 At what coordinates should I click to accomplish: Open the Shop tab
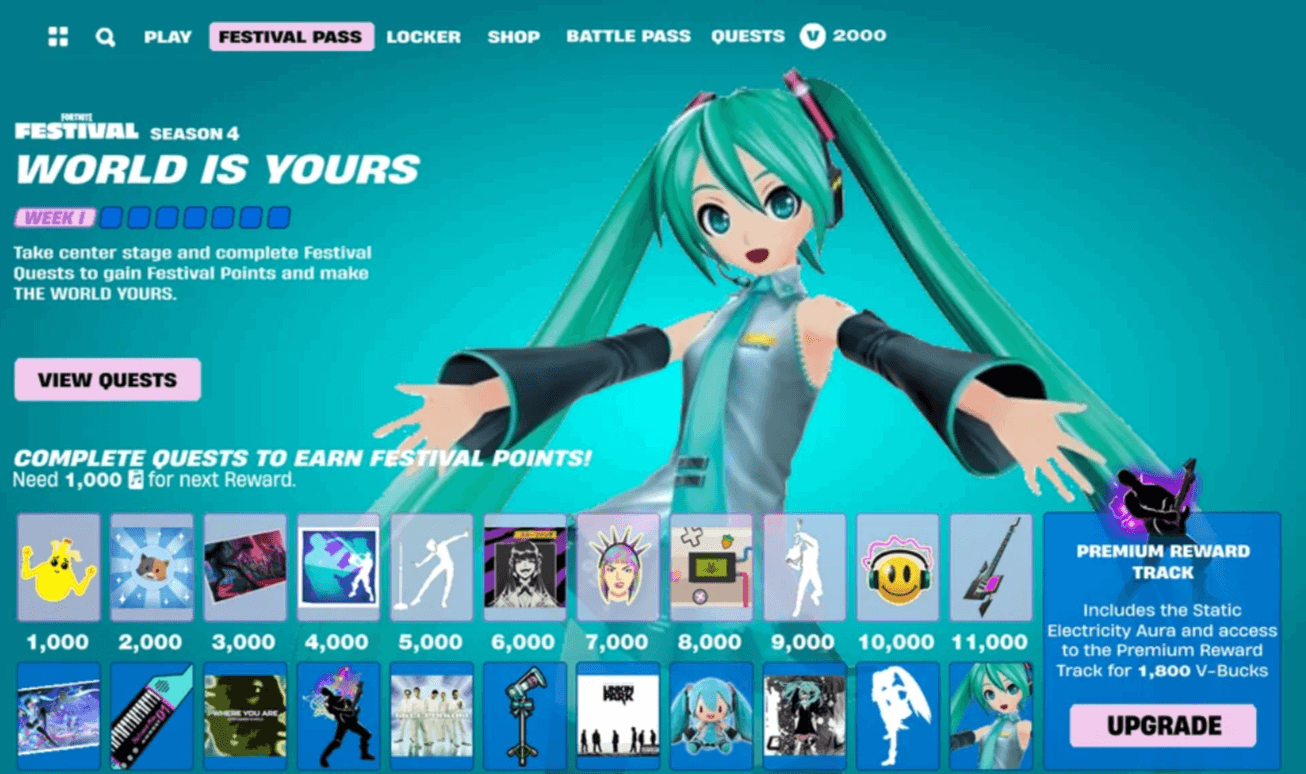(x=513, y=36)
